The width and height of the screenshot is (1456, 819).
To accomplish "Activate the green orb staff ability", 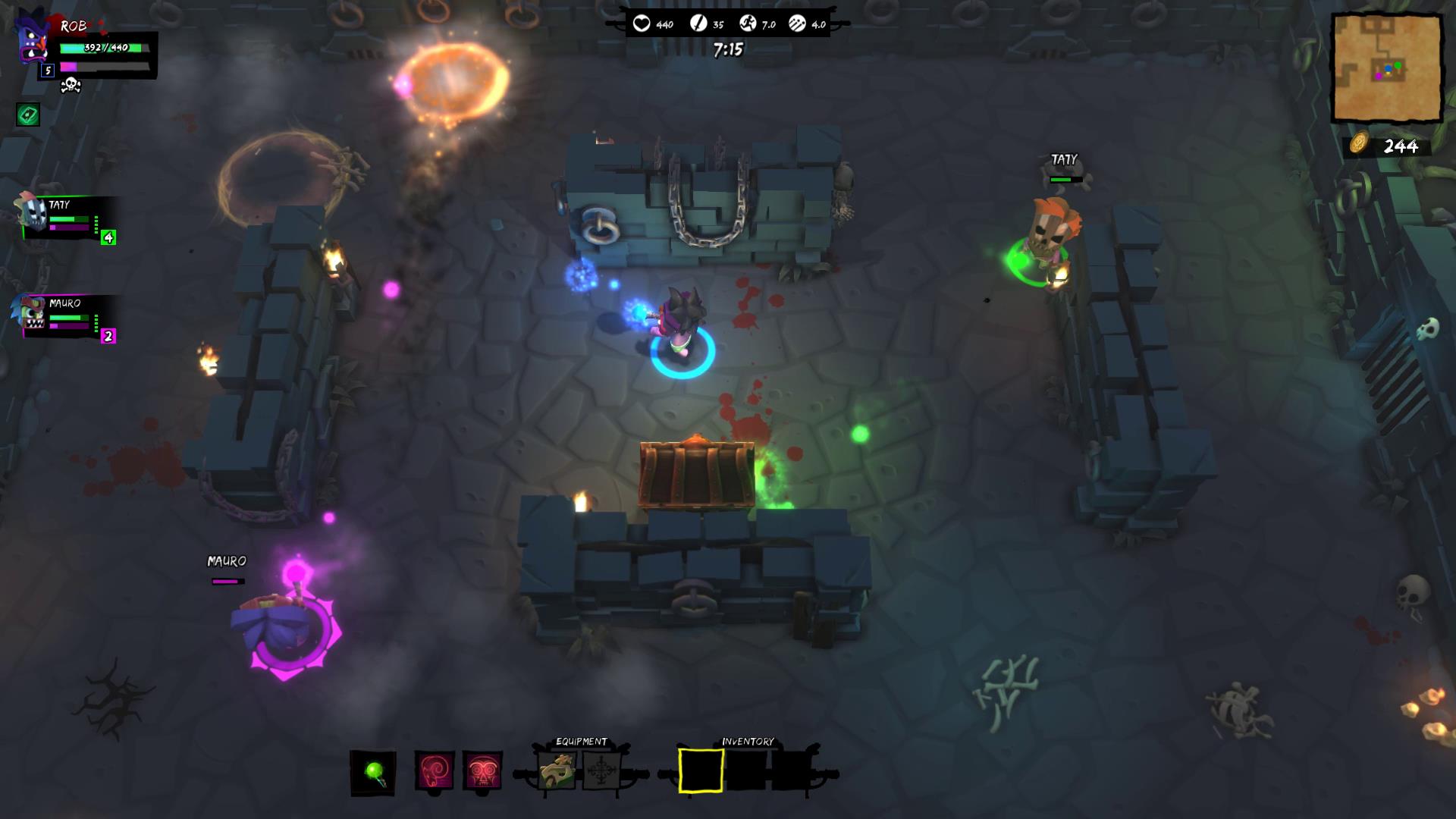I will point(373,773).
